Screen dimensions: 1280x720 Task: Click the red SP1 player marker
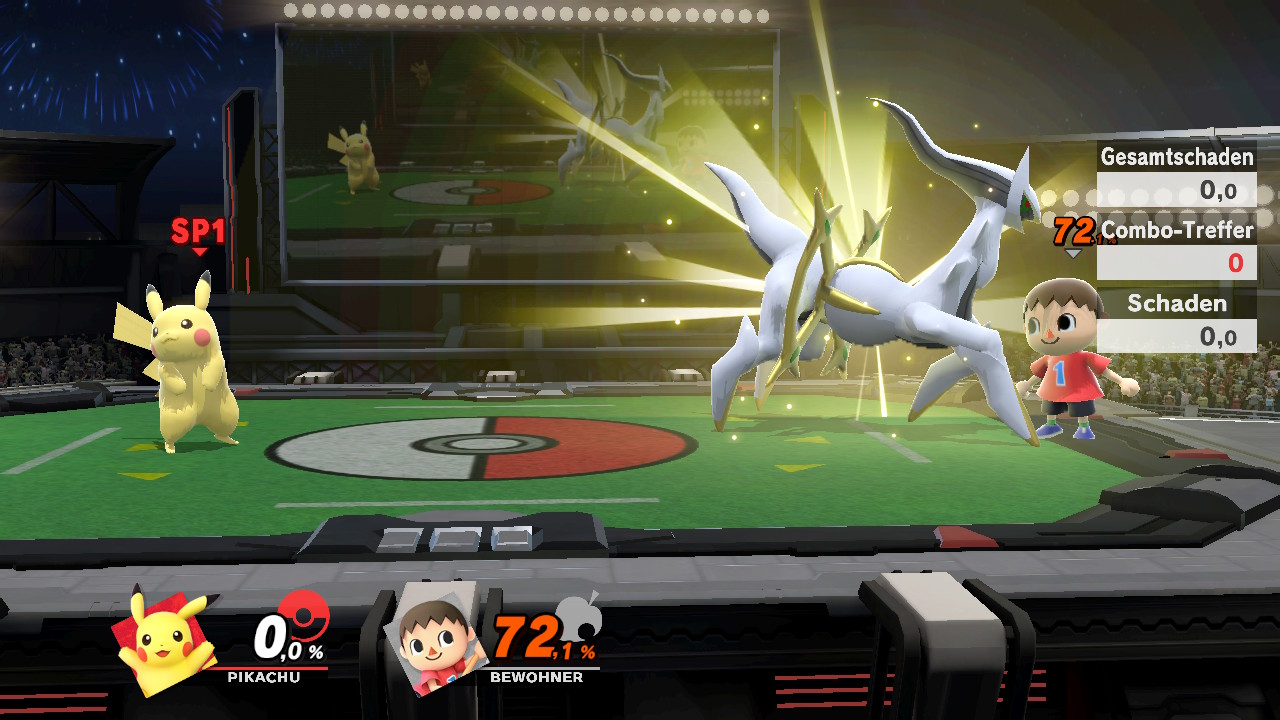pyautogui.click(x=198, y=233)
